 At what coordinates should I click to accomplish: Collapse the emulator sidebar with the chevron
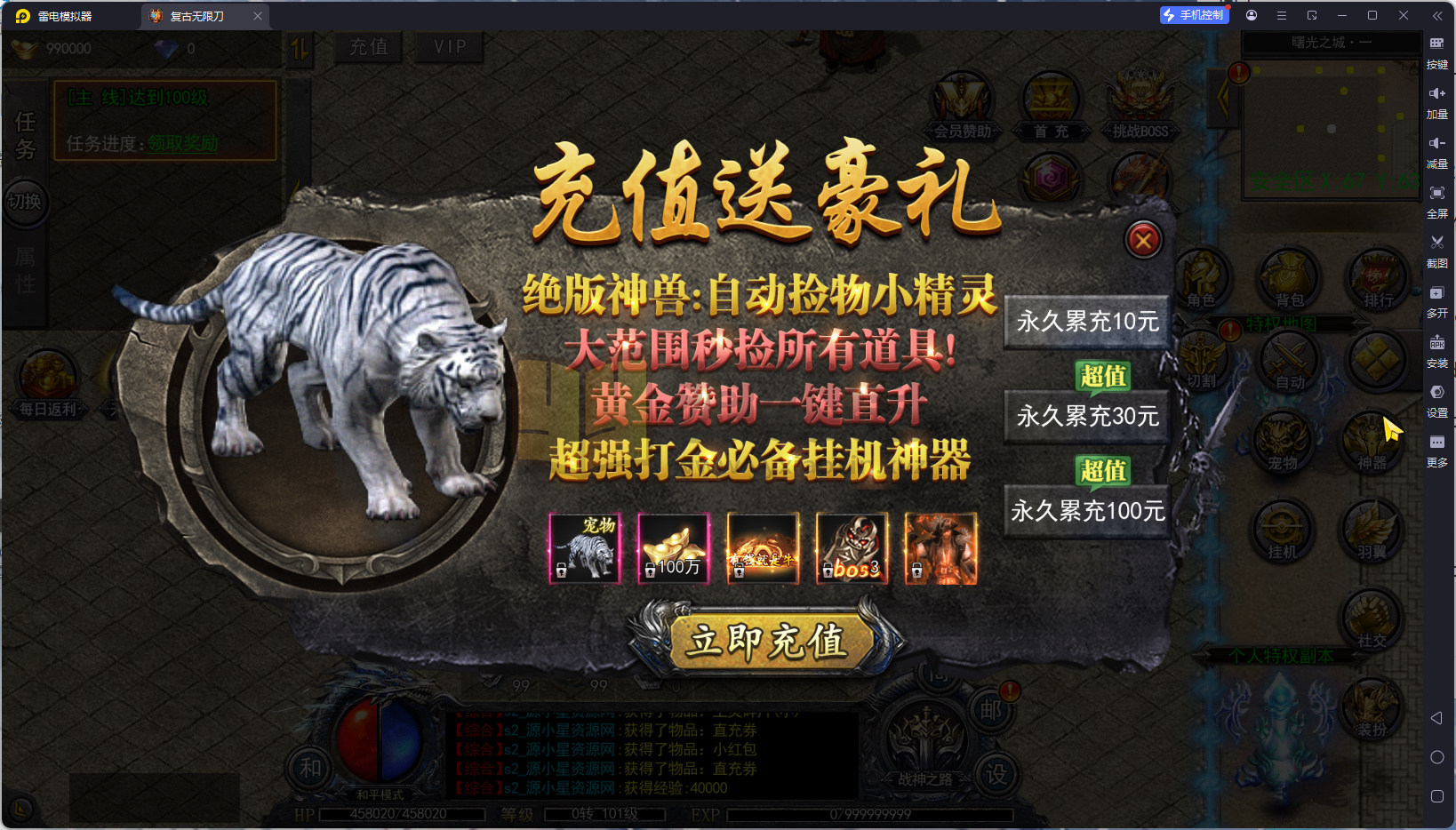pyautogui.click(x=1437, y=14)
